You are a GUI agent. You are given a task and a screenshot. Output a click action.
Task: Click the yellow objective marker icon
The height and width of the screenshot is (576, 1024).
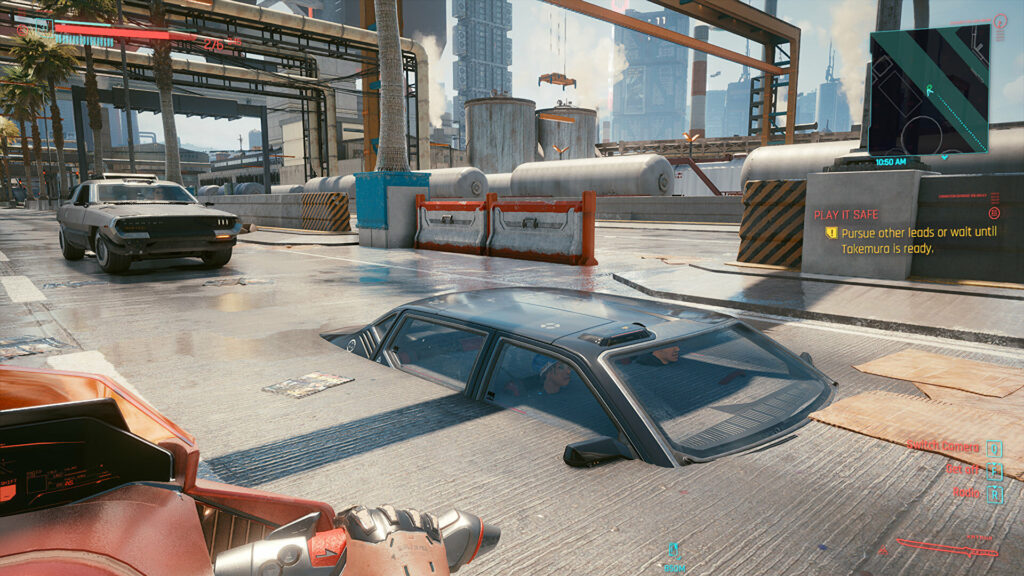831,233
